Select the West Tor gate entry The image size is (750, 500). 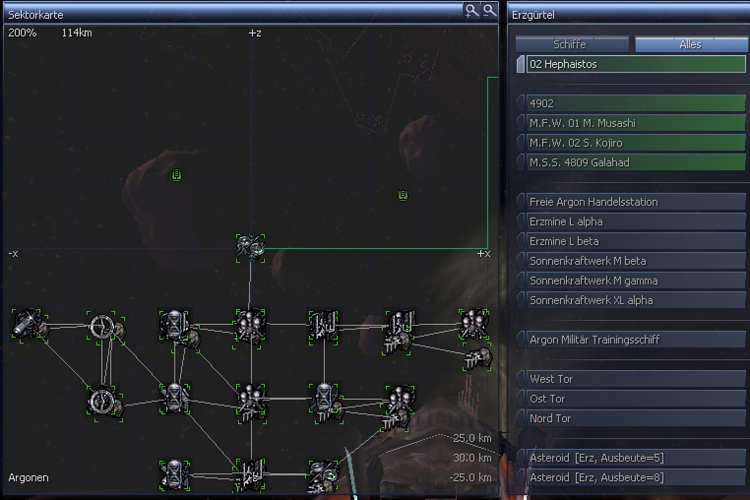pyautogui.click(x=635, y=379)
